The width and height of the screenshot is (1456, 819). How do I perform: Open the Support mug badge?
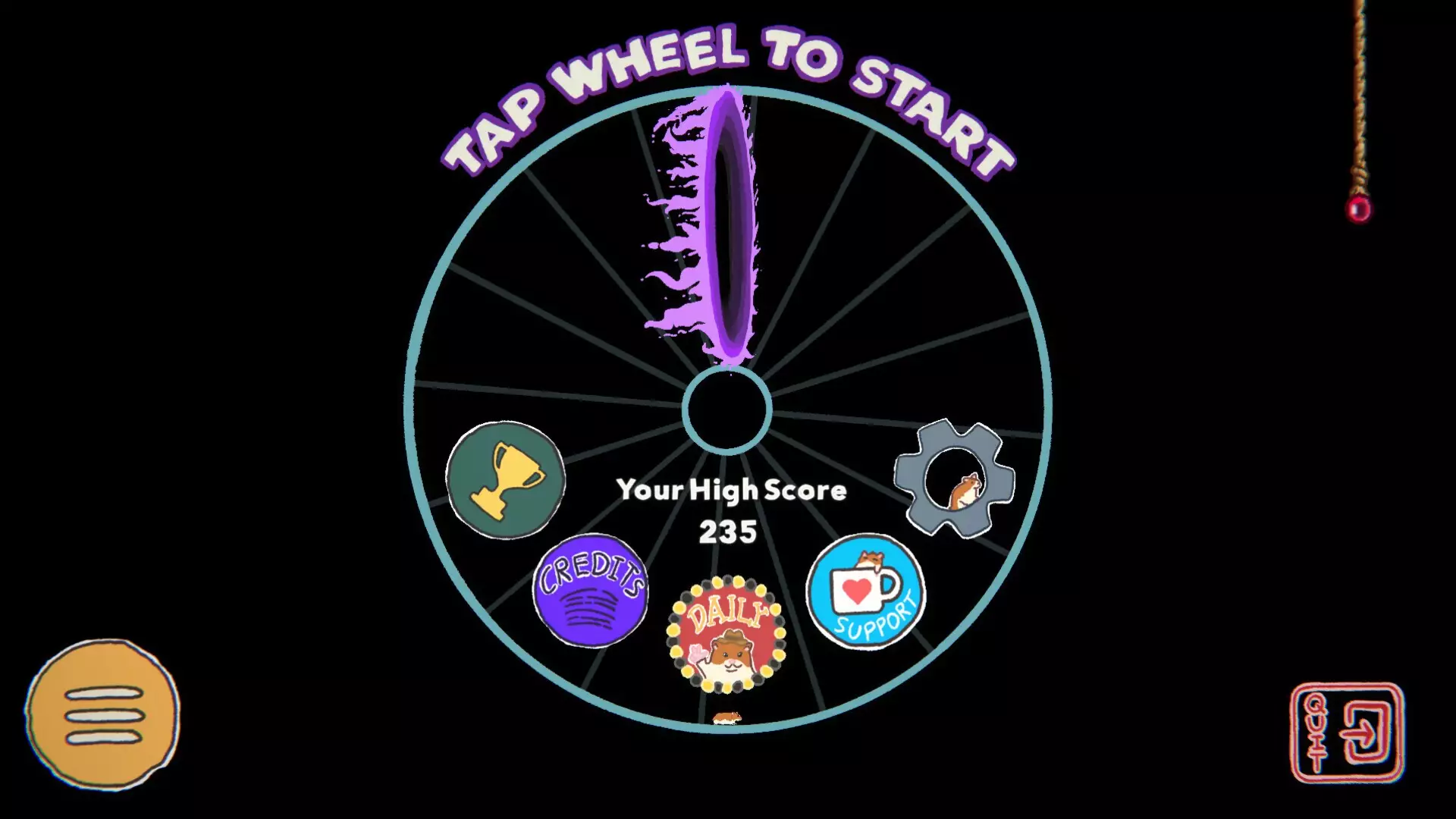point(864,595)
